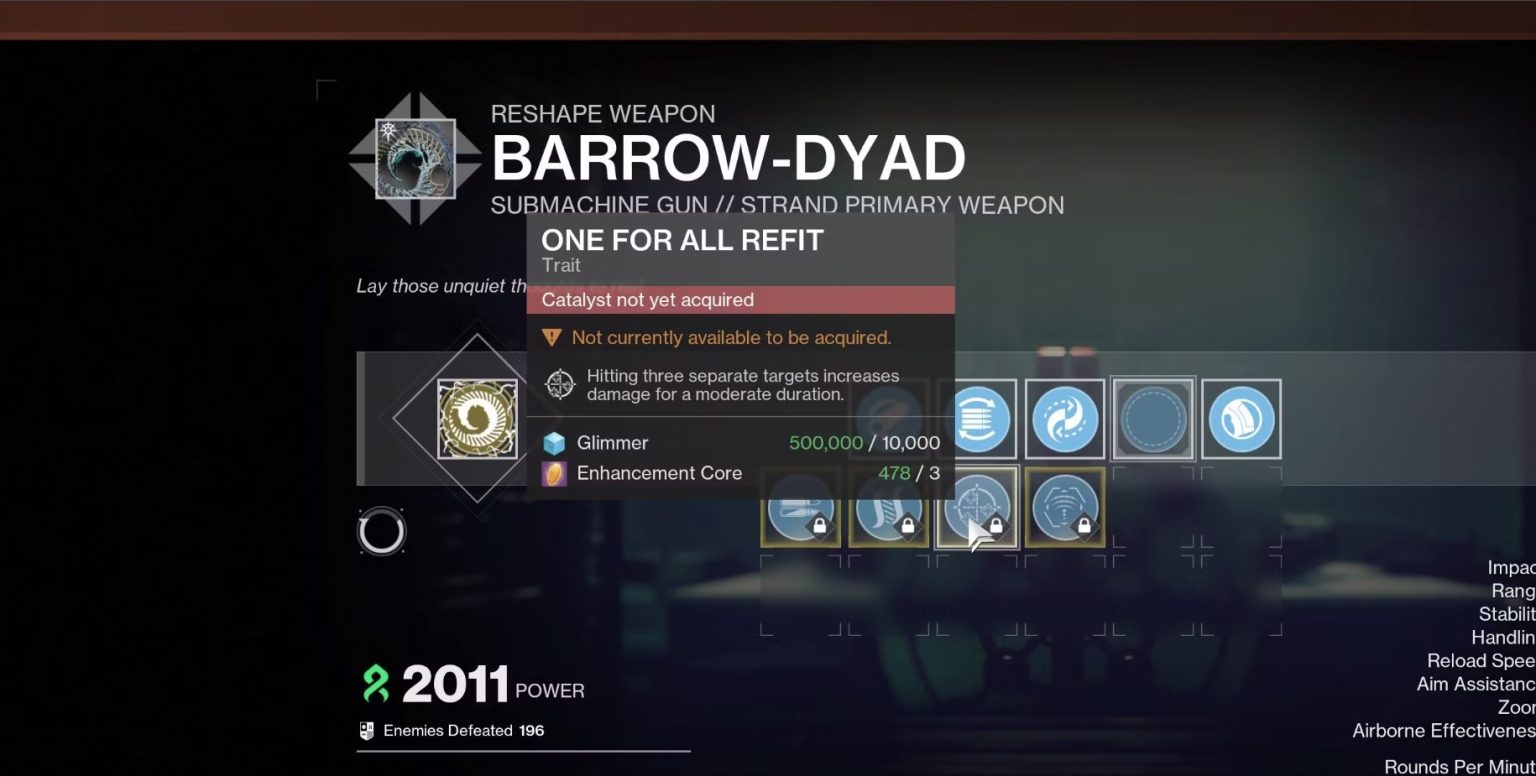Click the gold intrinsic trait icon
The image size is (1536, 776).
[479, 418]
